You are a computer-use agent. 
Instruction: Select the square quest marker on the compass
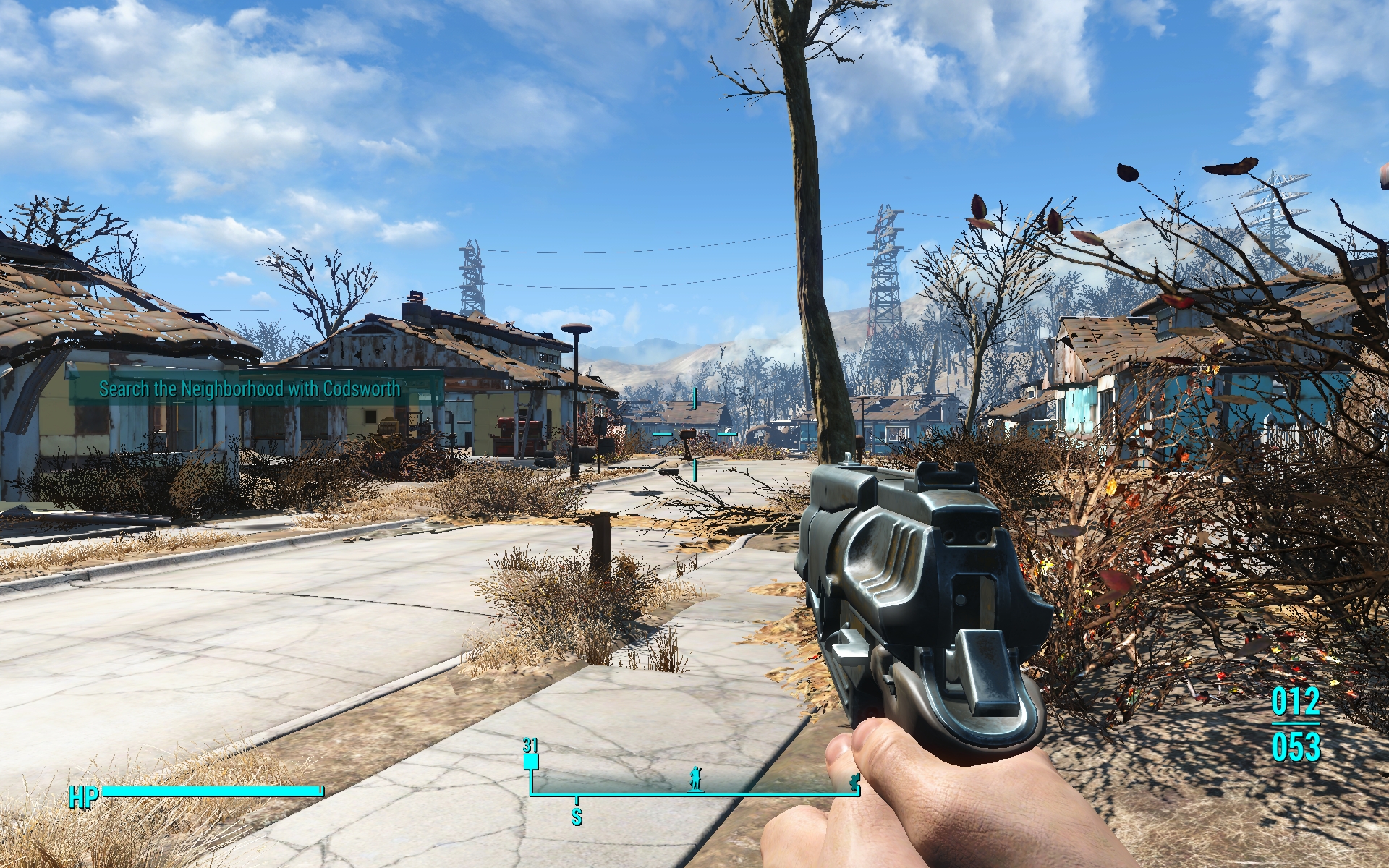[x=531, y=762]
